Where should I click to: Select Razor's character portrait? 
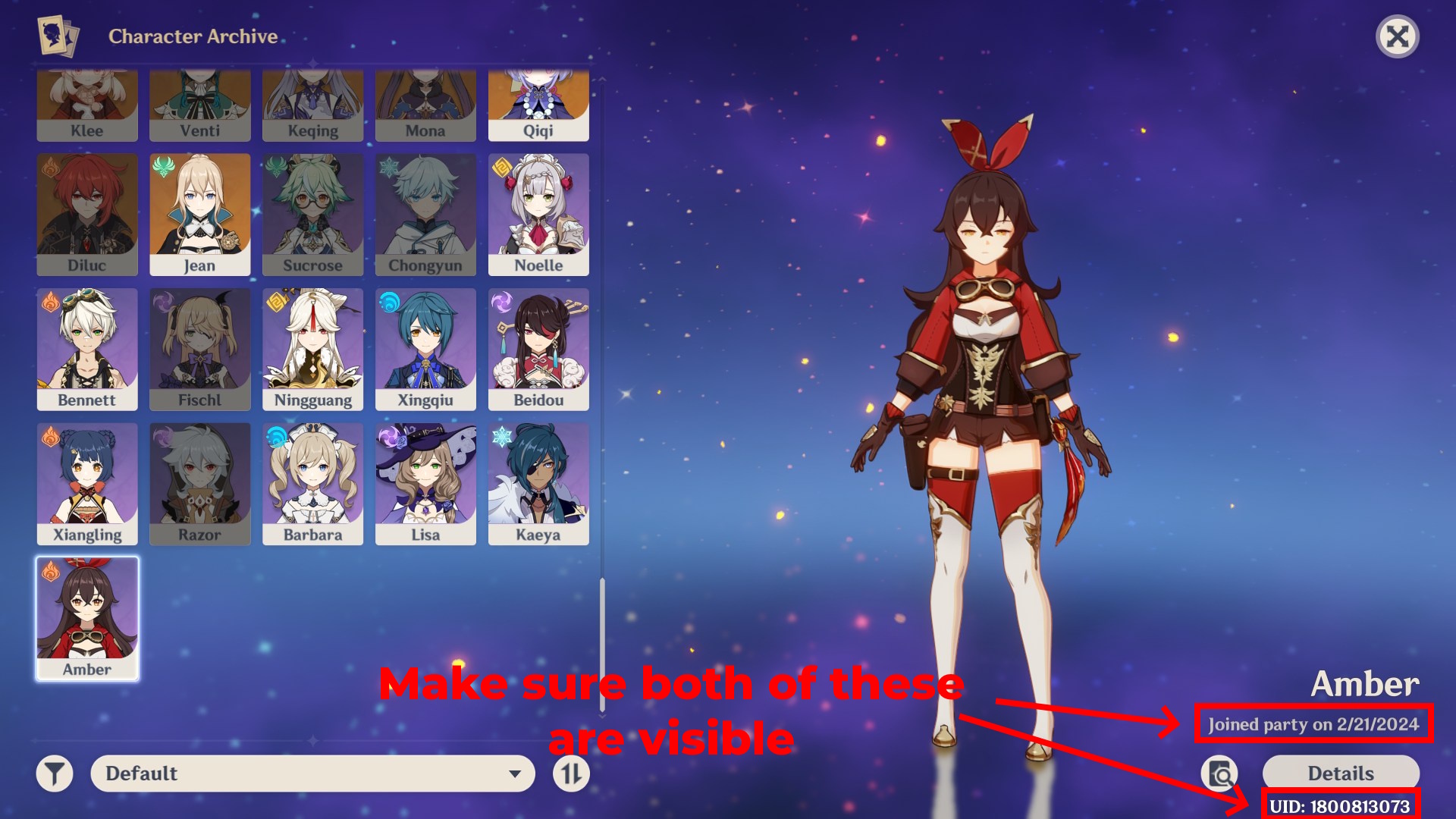[199, 483]
